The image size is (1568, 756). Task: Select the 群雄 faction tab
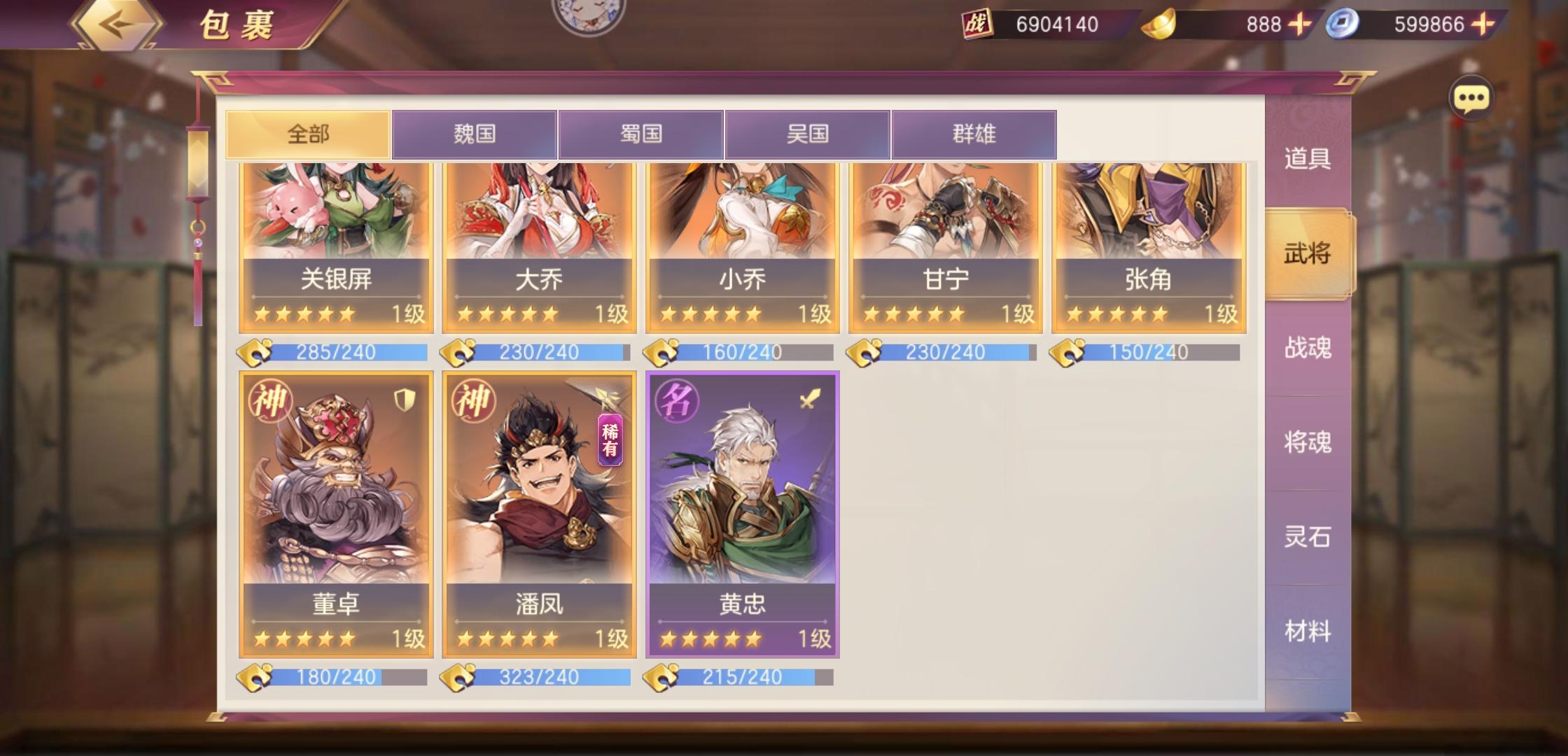[x=974, y=134]
